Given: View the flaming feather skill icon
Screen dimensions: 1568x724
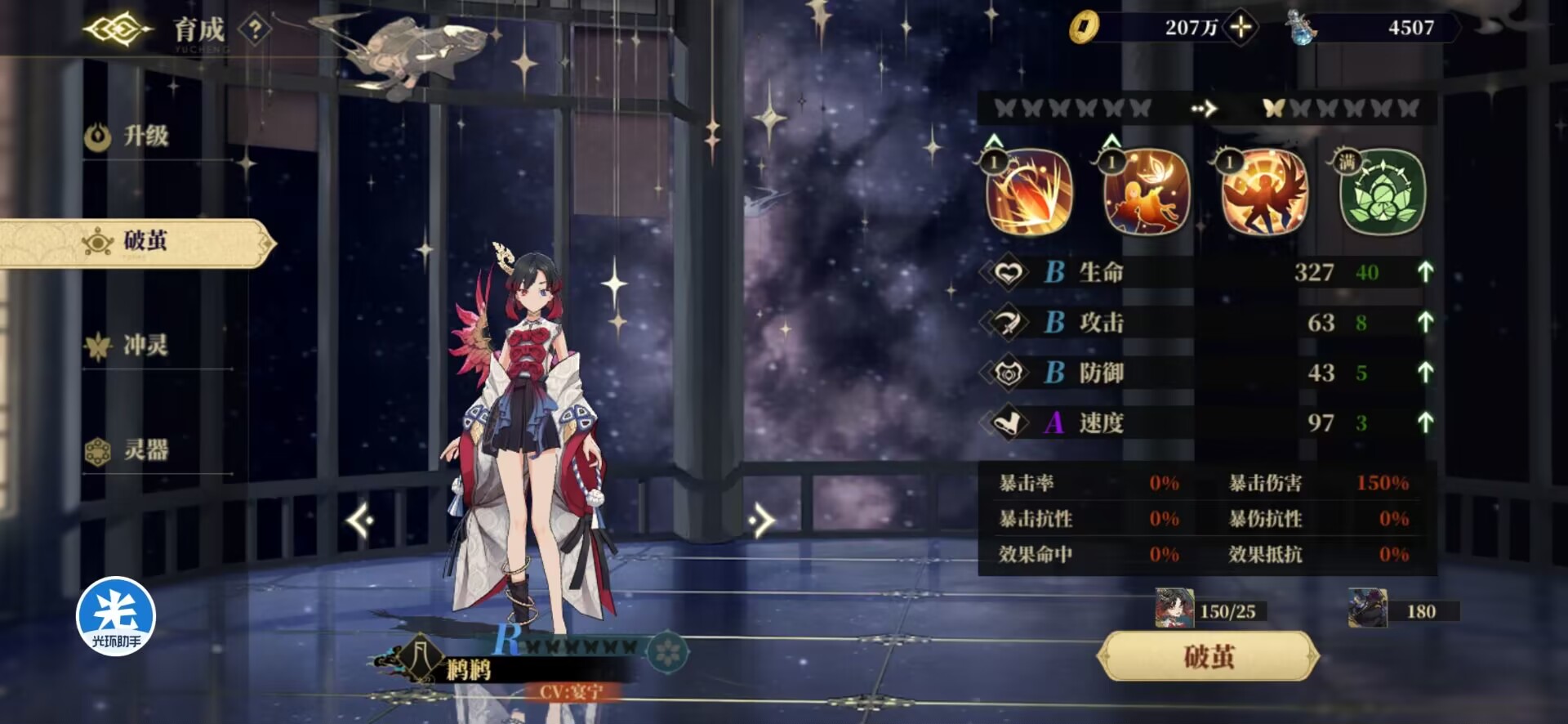Looking at the screenshot, I should tap(1029, 193).
